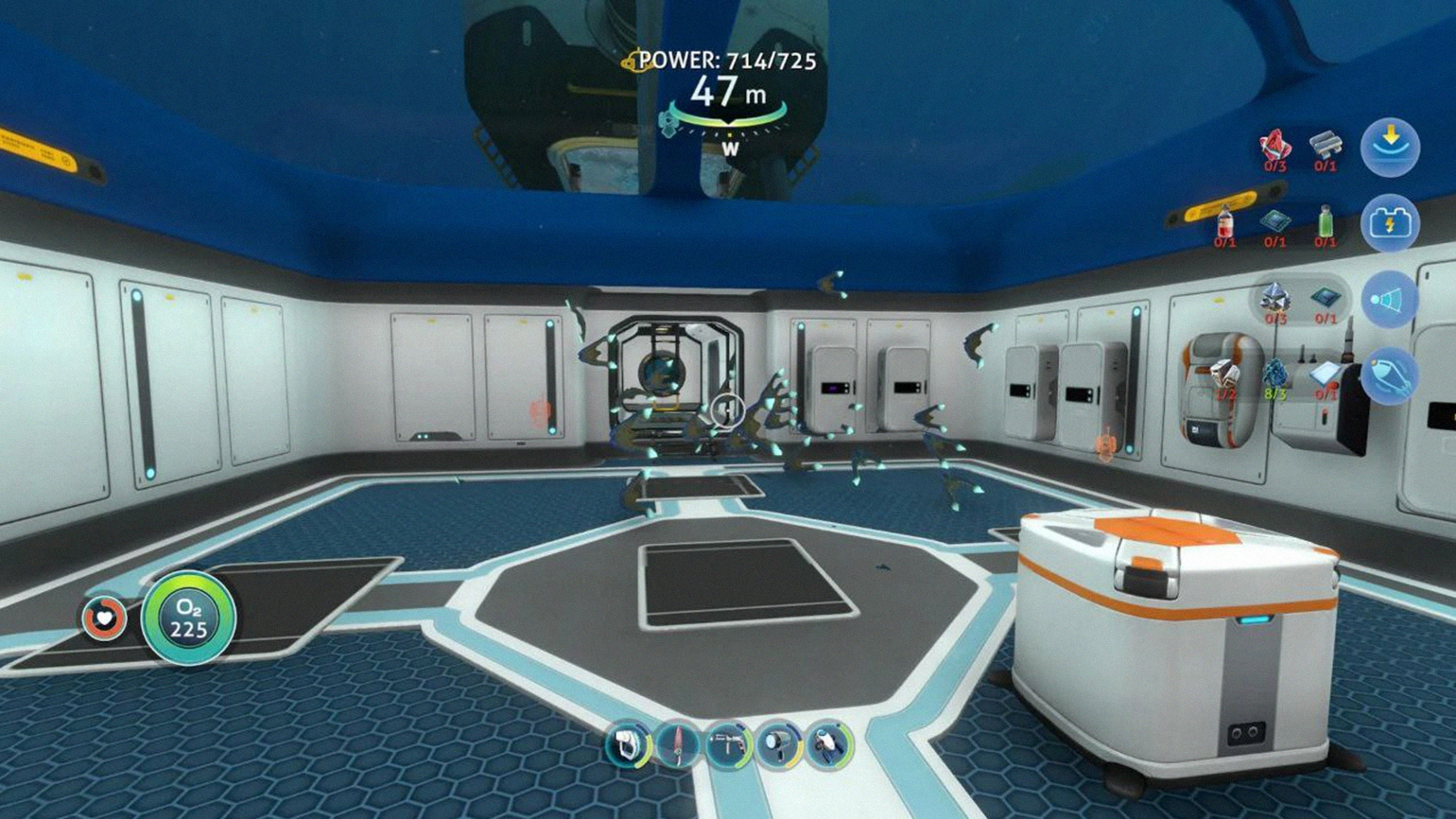Click the pinned vehicle blueprint recipe icon
Screen dimensions: 1456x819
pos(1390,375)
